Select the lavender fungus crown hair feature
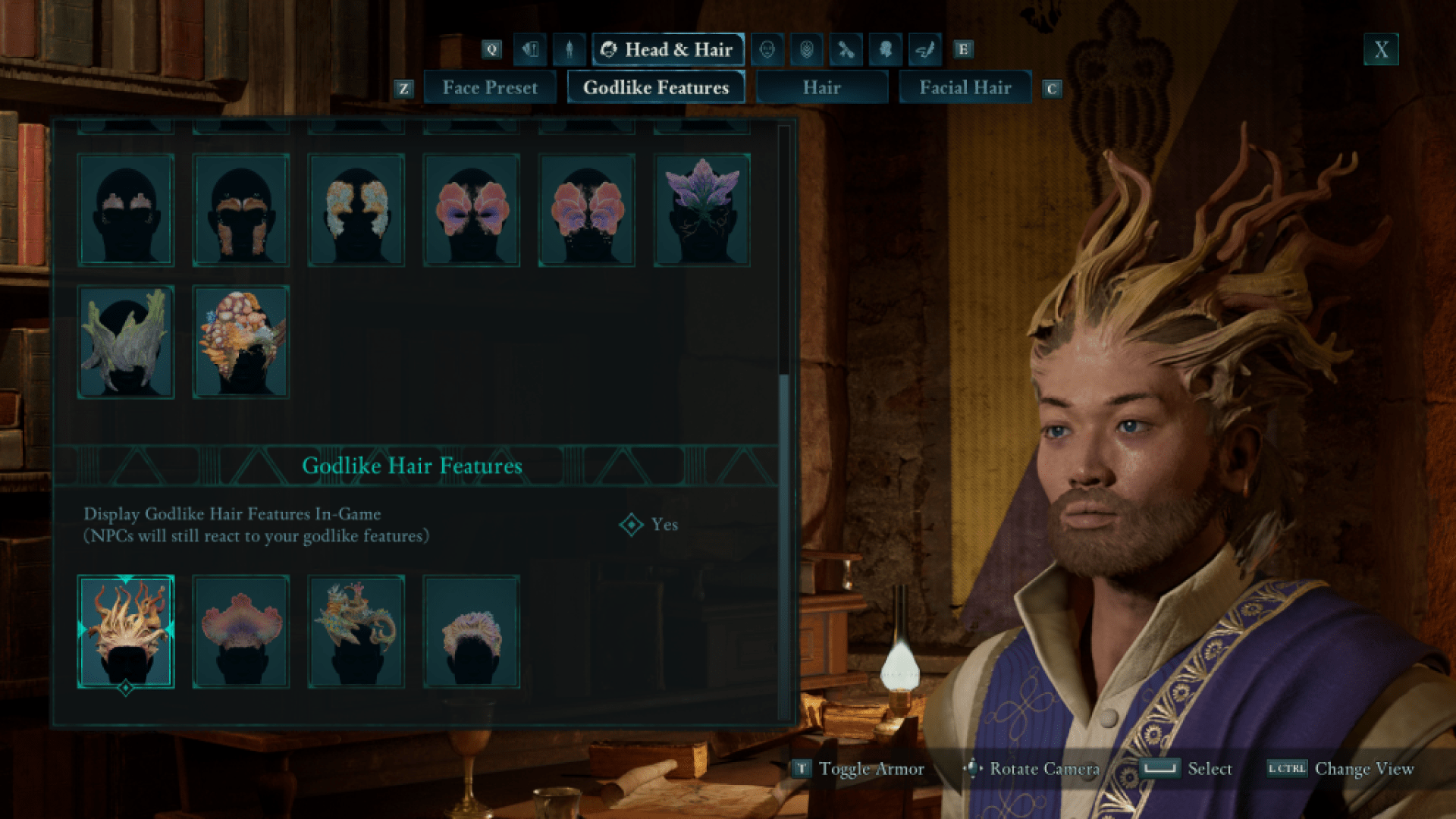The width and height of the screenshot is (1456, 819). click(x=472, y=632)
